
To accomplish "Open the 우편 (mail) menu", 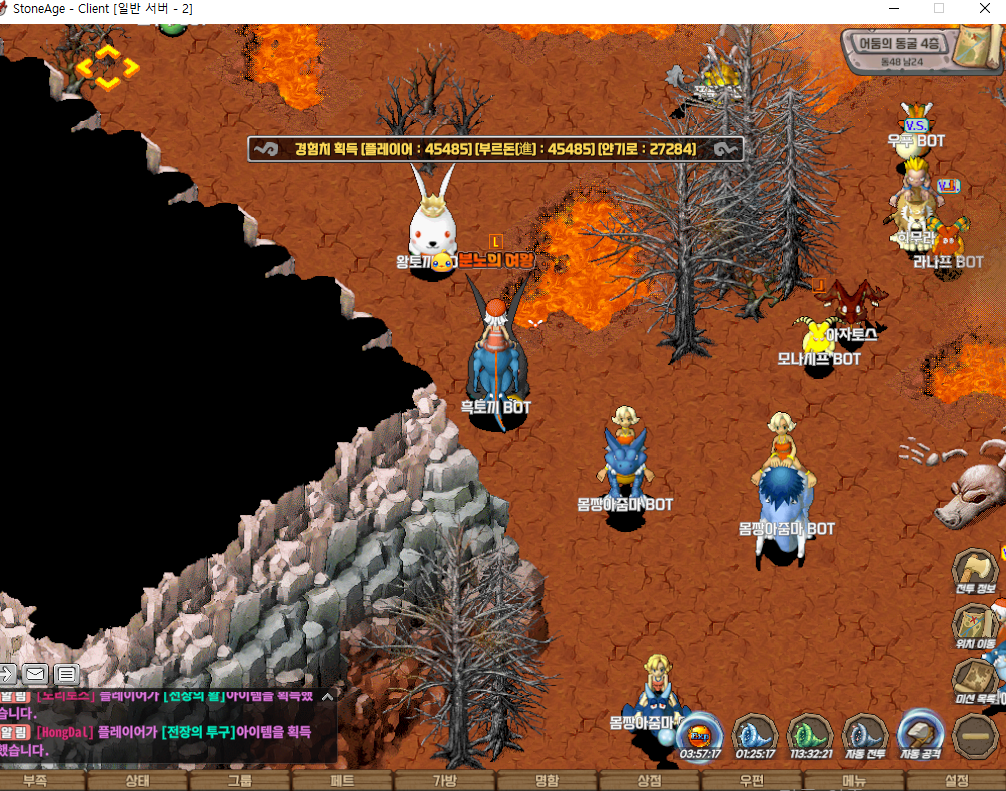I will (752, 781).
